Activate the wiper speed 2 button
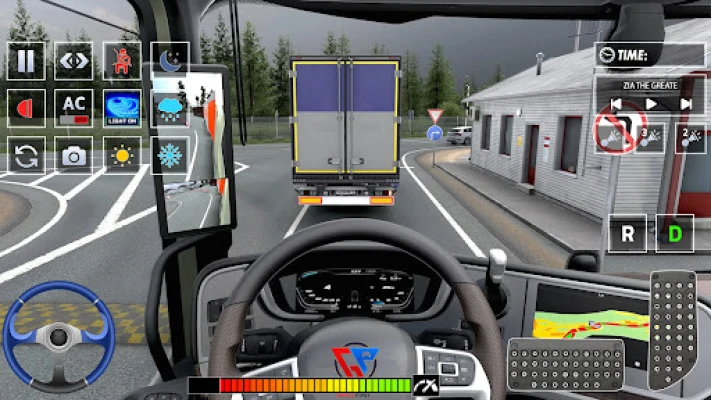This screenshot has width=711, height=400. 689,137
